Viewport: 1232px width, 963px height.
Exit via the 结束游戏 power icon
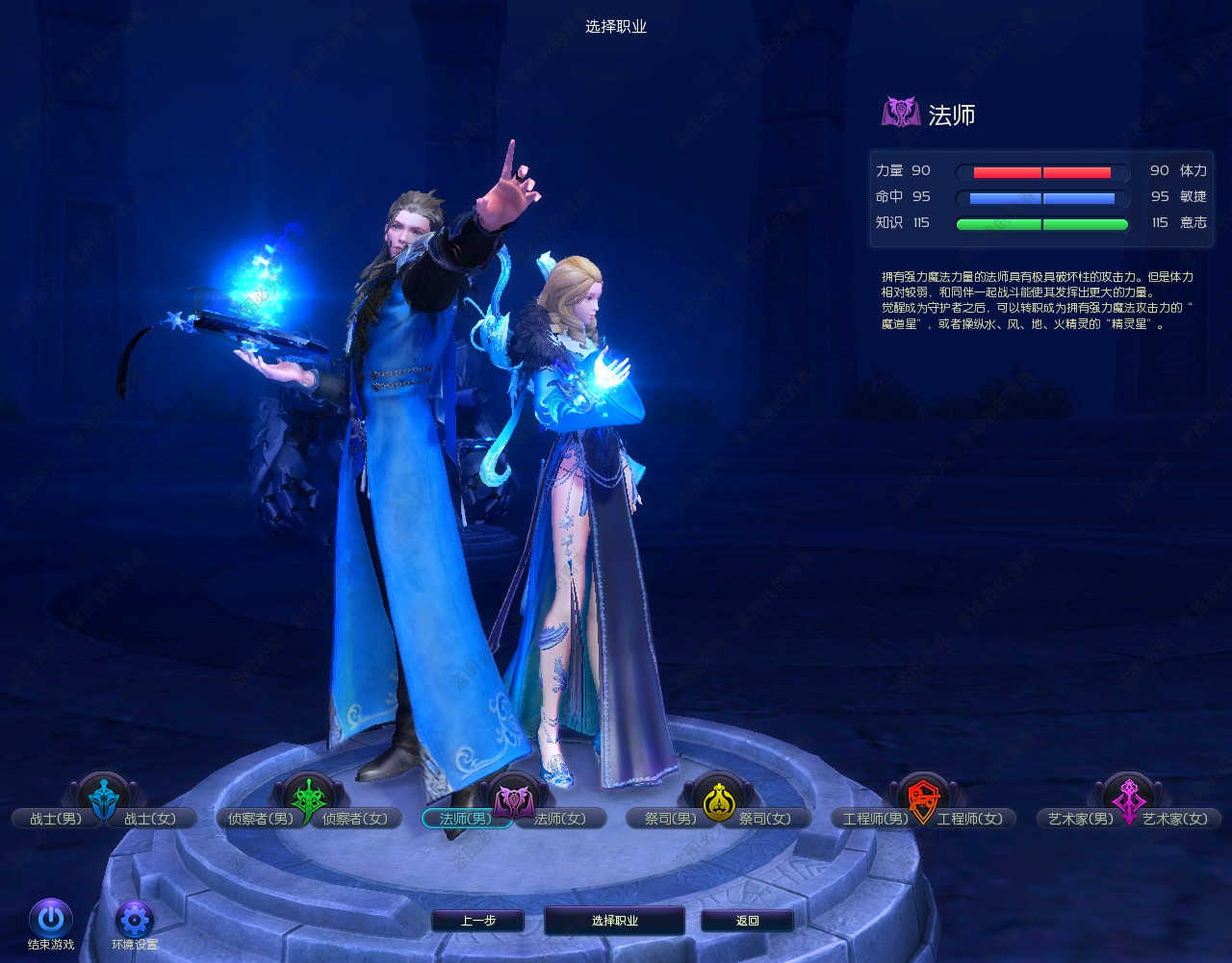[x=51, y=920]
